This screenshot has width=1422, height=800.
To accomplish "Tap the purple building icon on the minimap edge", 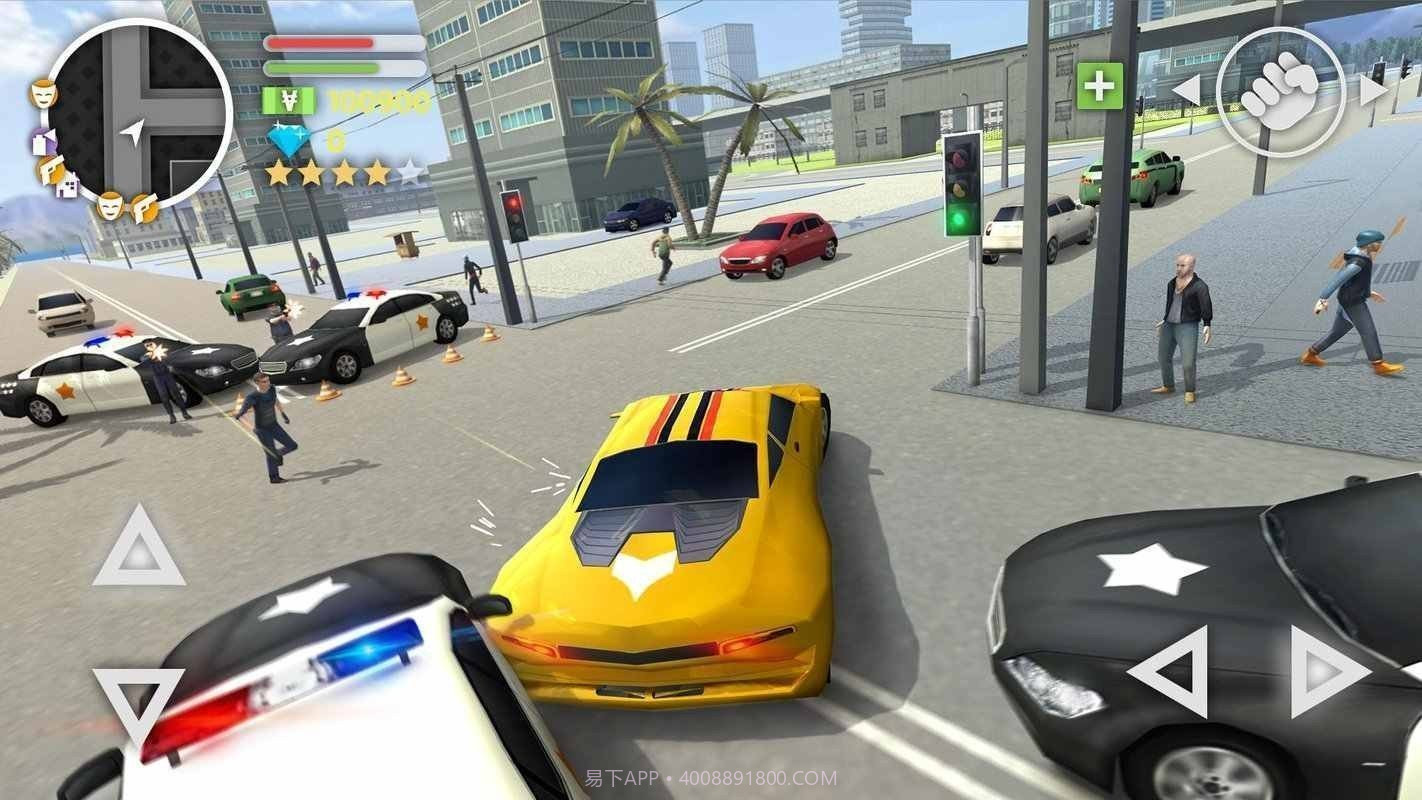I will [x=42, y=139].
